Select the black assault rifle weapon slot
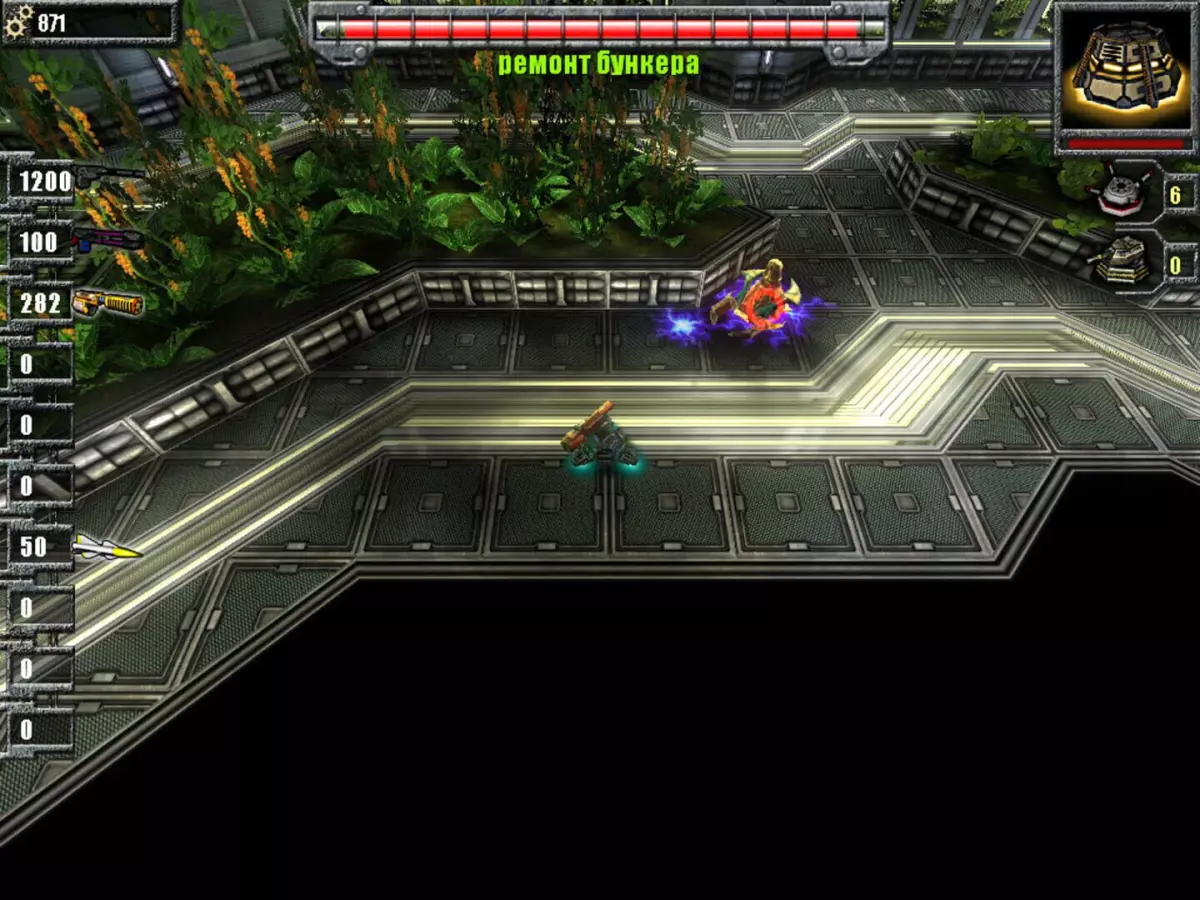This screenshot has height=900, width=1200. point(108,180)
